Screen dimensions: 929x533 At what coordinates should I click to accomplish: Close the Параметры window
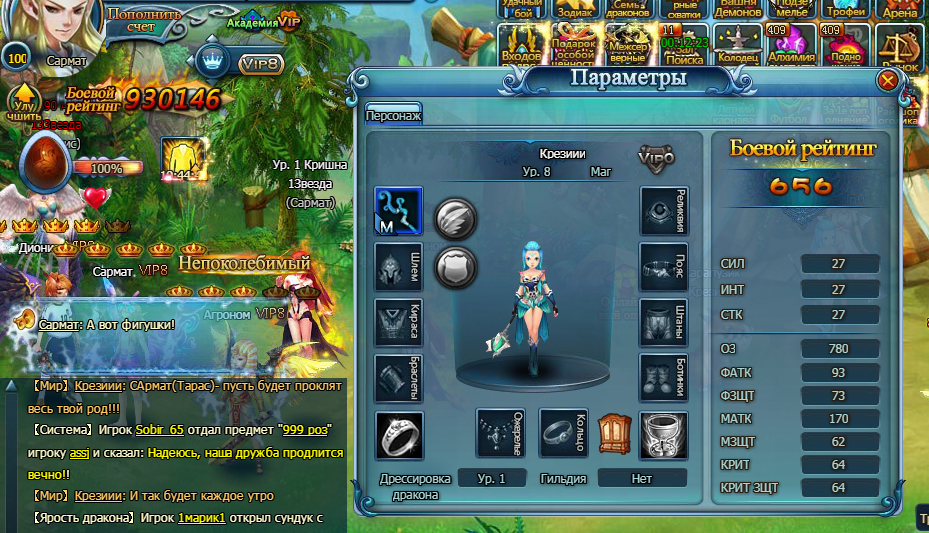tap(887, 81)
